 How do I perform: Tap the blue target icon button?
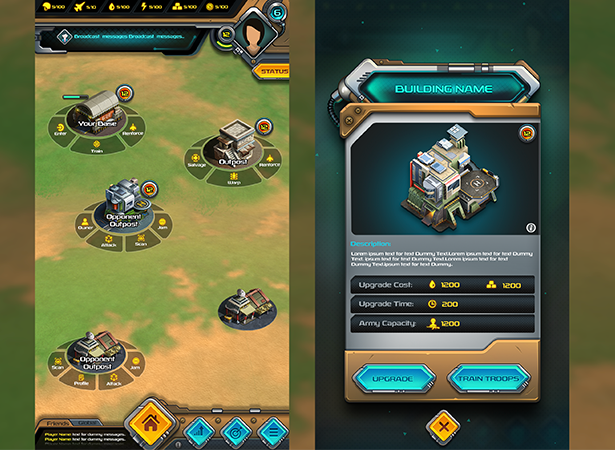(235, 431)
